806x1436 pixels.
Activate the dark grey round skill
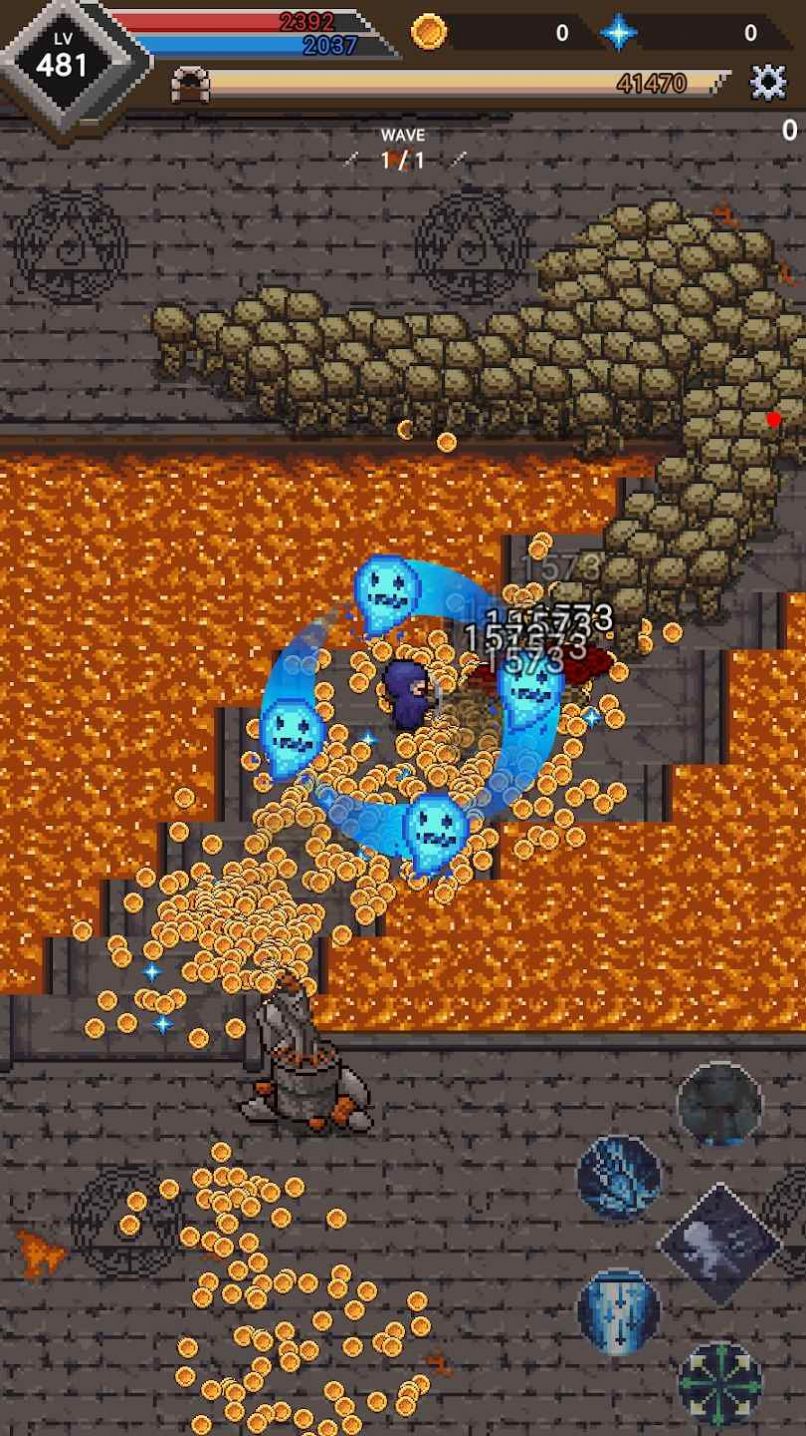point(719,1104)
